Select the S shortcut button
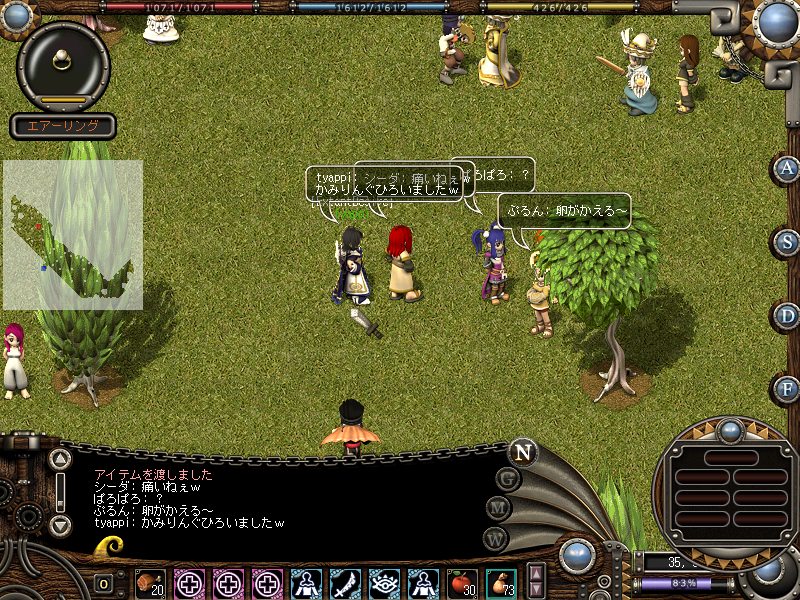800x600 pixels. [x=787, y=242]
